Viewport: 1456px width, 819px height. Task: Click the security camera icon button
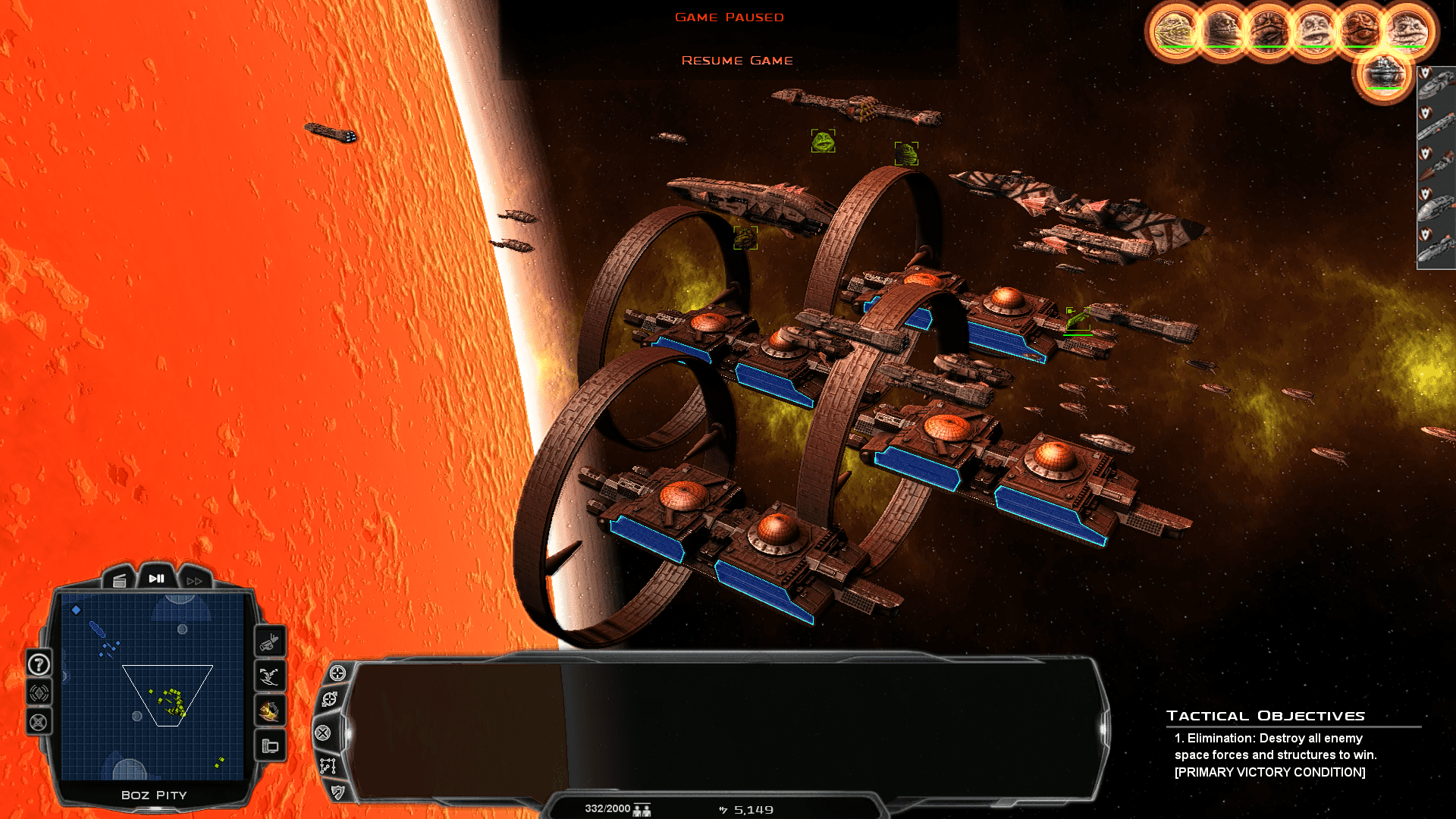pos(269,644)
